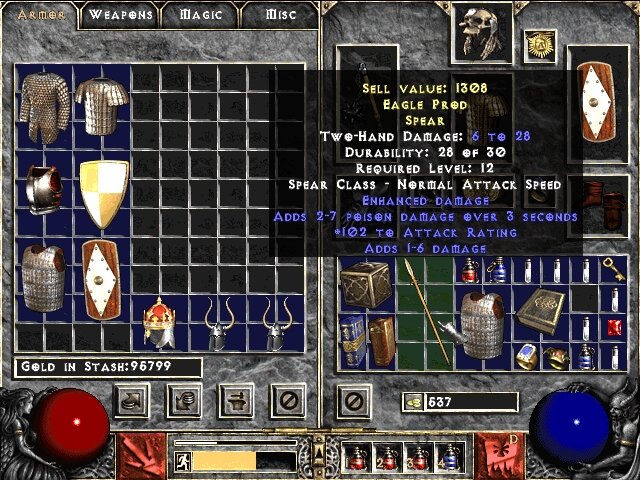Select the jeweled crown in the shop
640x480 pixels.
[159, 322]
